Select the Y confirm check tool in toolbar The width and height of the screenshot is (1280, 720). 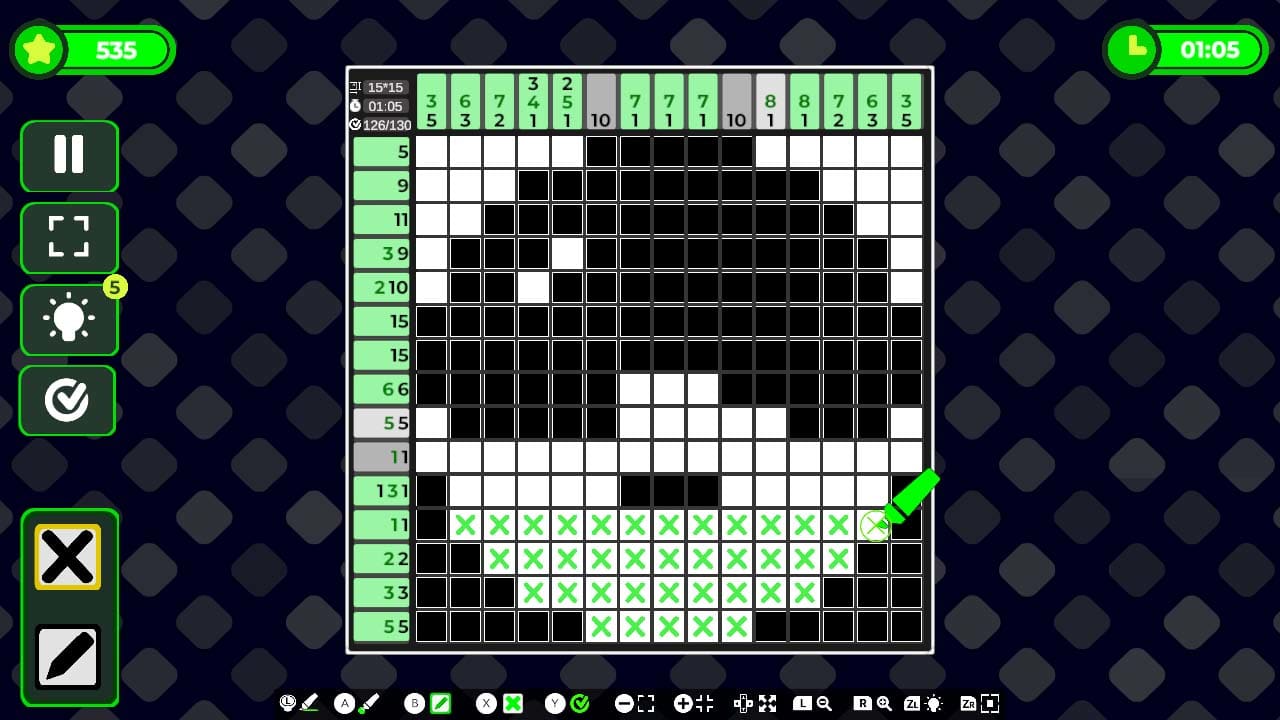point(578,703)
